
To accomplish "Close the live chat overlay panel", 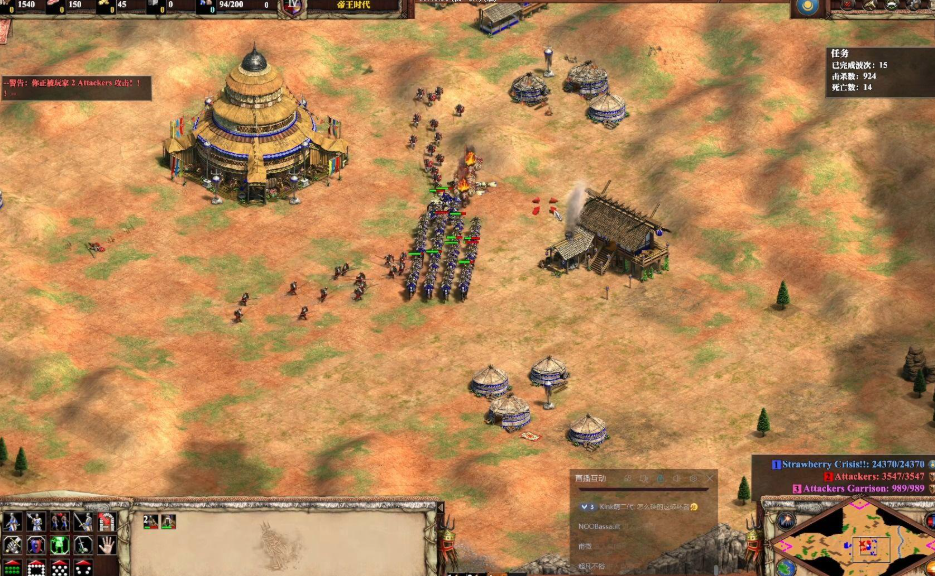I will tap(708, 480).
